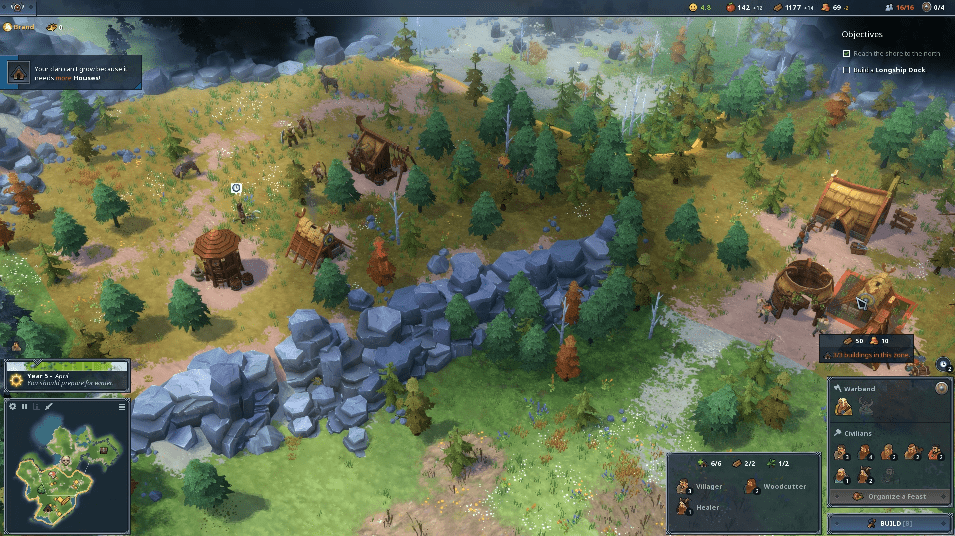Open the clock notification icon above Warband

point(945,363)
